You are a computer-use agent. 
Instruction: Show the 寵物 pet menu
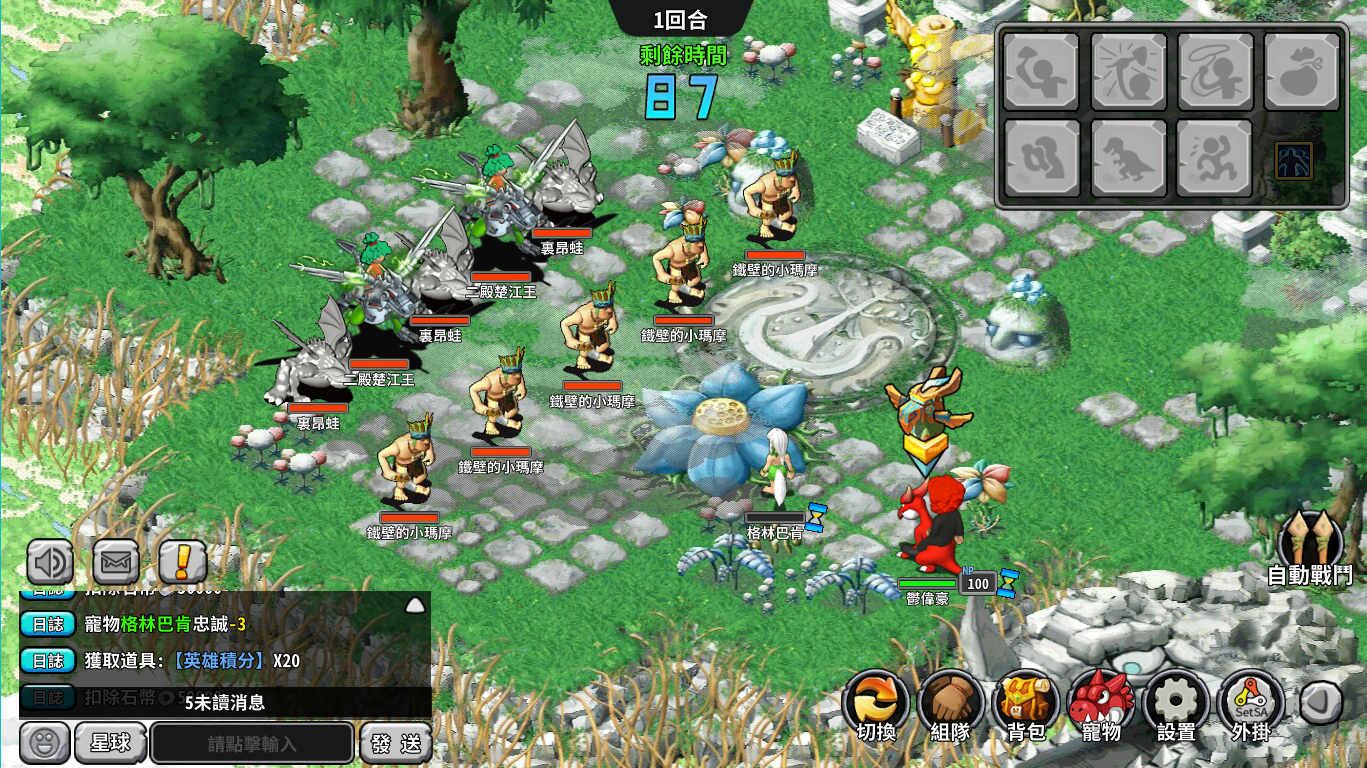[1101, 704]
